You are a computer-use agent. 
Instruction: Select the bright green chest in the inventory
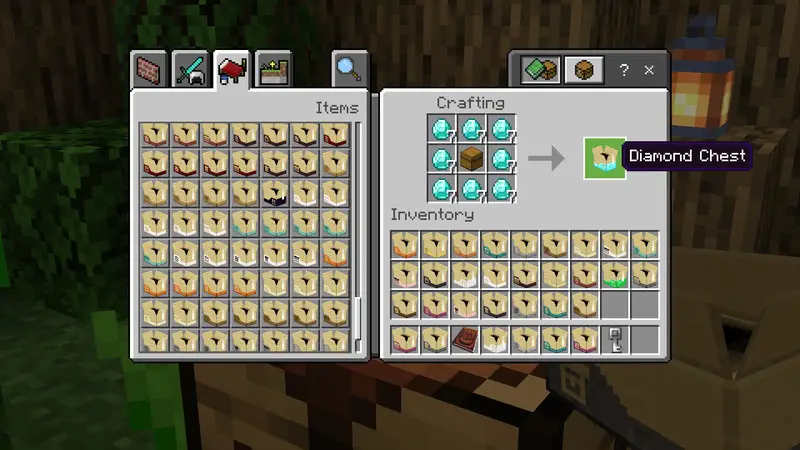click(x=615, y=274)
